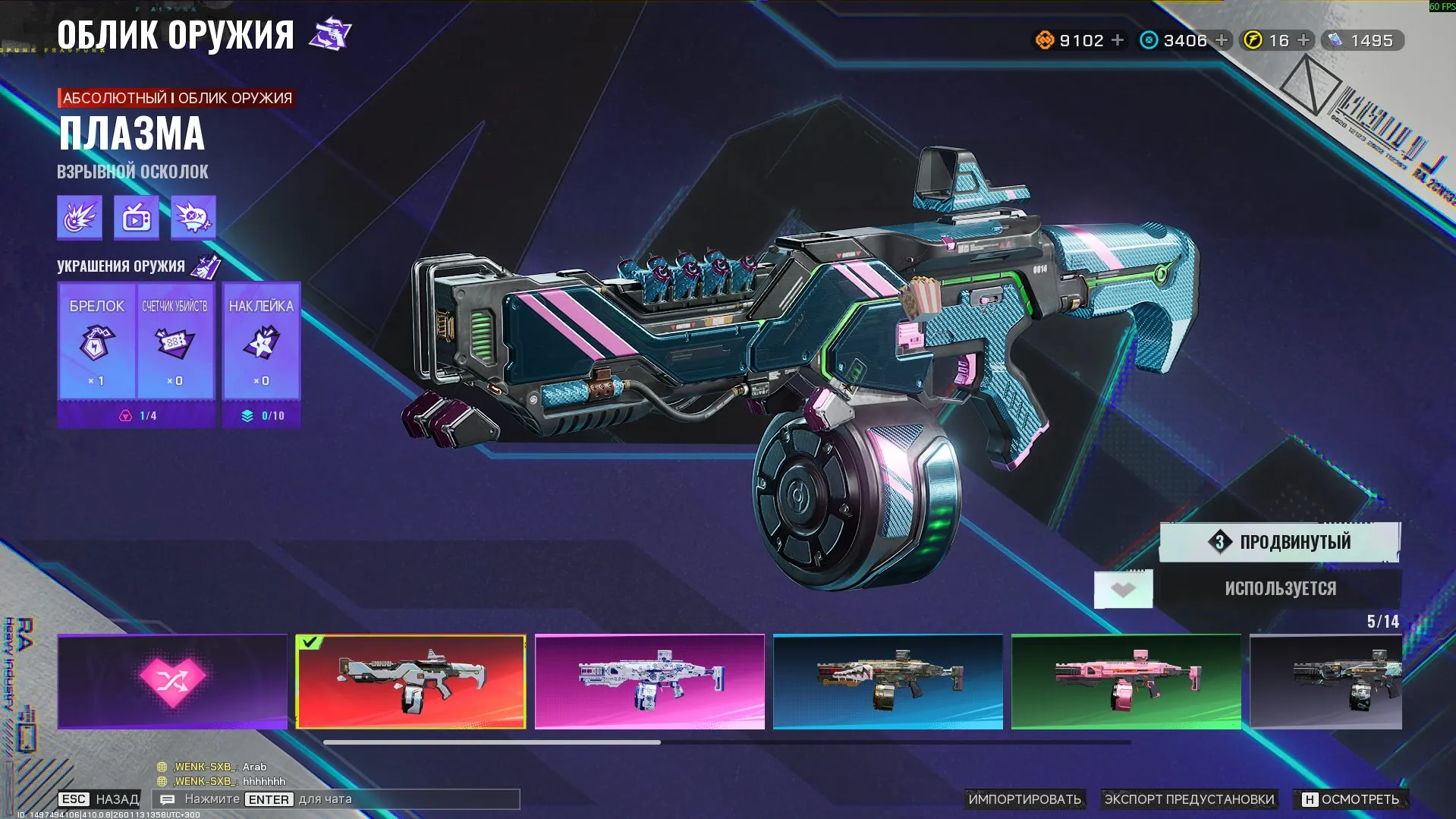Click the green checkmark on the equipped skin
1456x819 pixels.
click(x=308, y=642)
